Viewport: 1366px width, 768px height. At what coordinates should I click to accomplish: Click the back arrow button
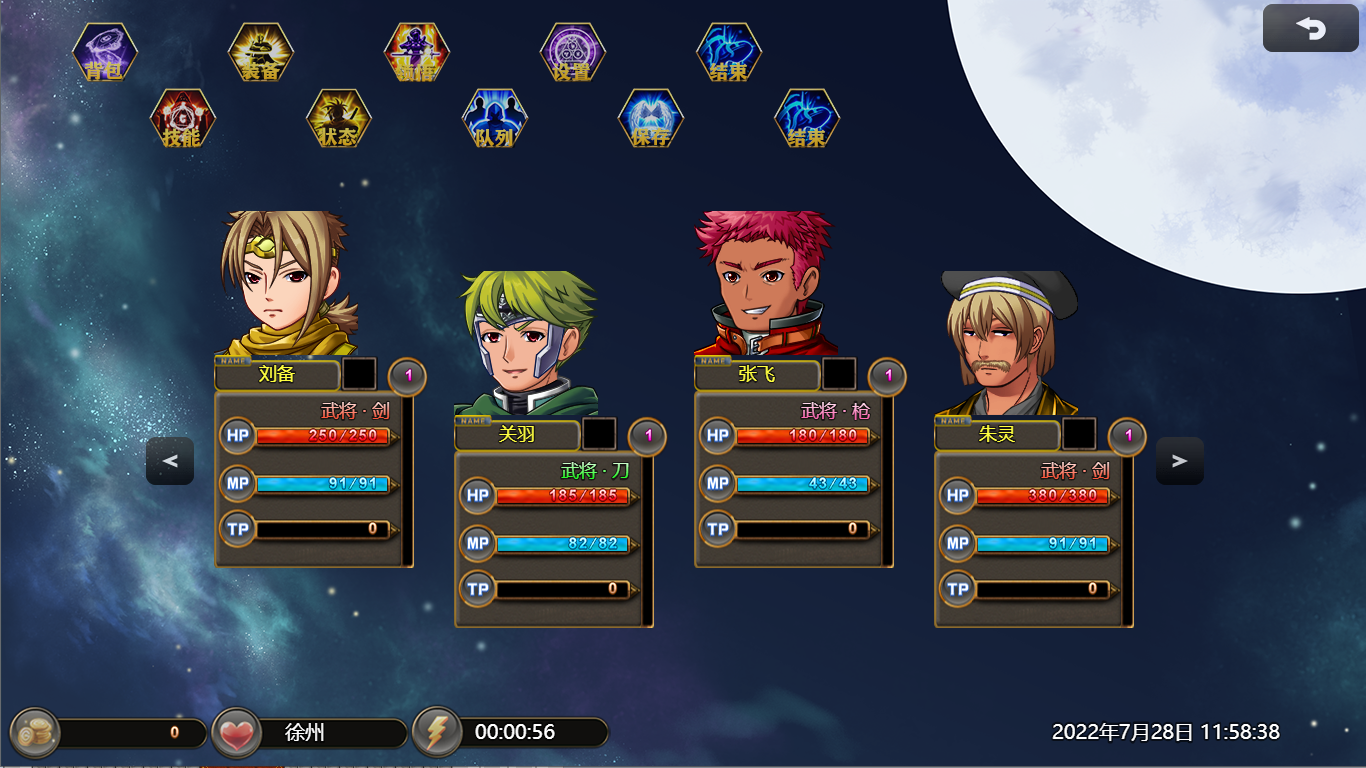(1310, 29)
